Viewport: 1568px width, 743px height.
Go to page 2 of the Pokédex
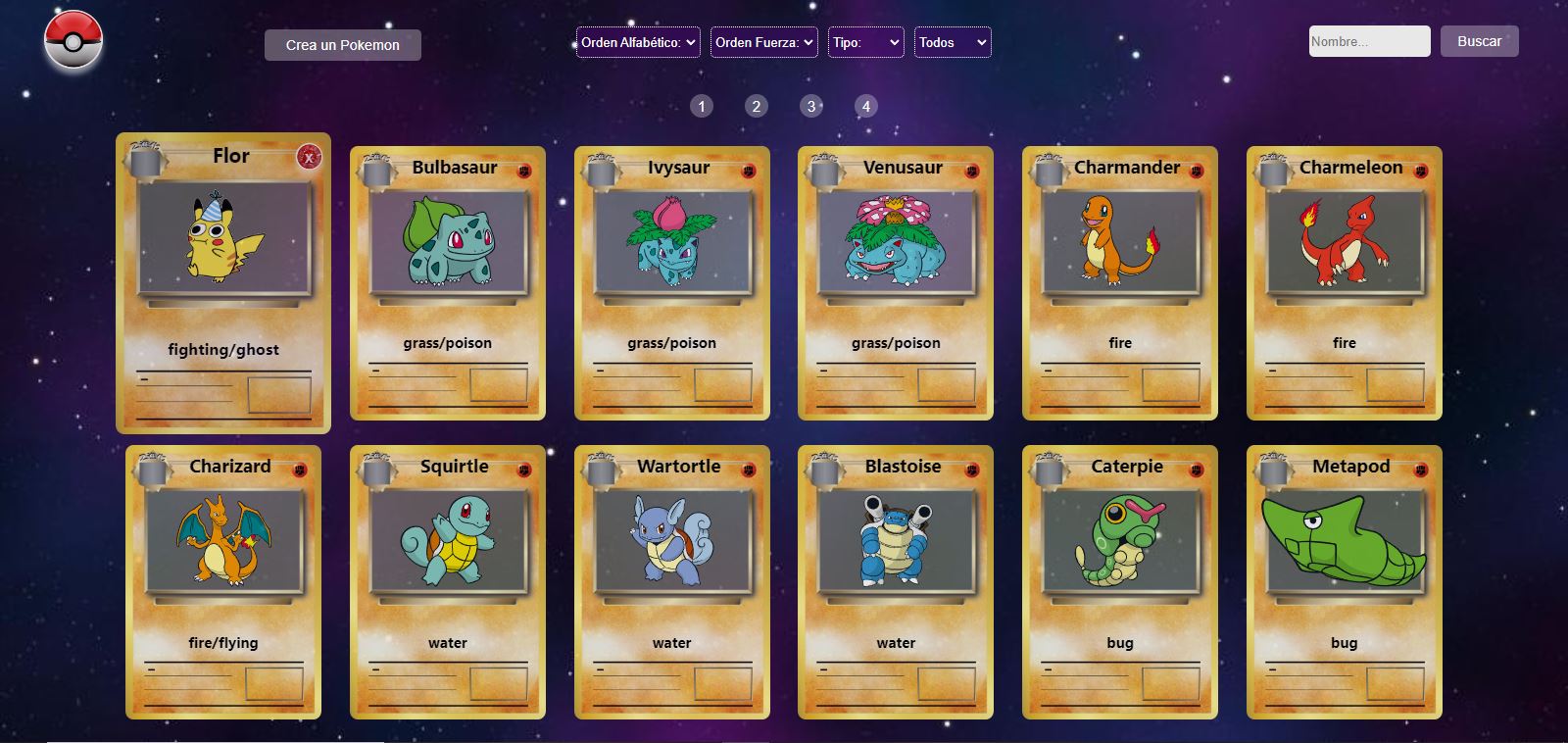click(756, 106)
